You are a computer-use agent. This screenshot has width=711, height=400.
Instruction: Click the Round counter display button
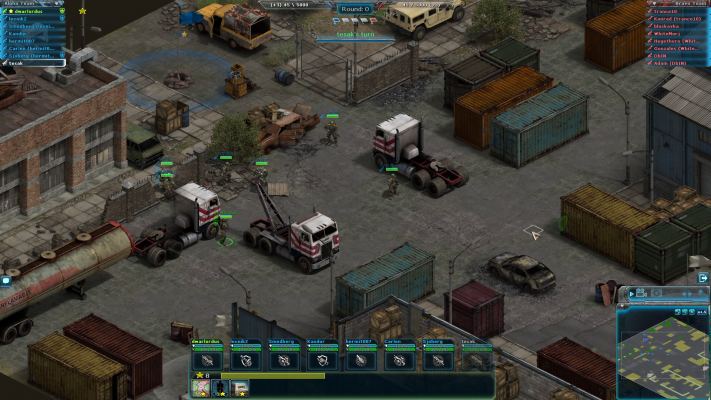pyautogui.click(x=355, y=9)
